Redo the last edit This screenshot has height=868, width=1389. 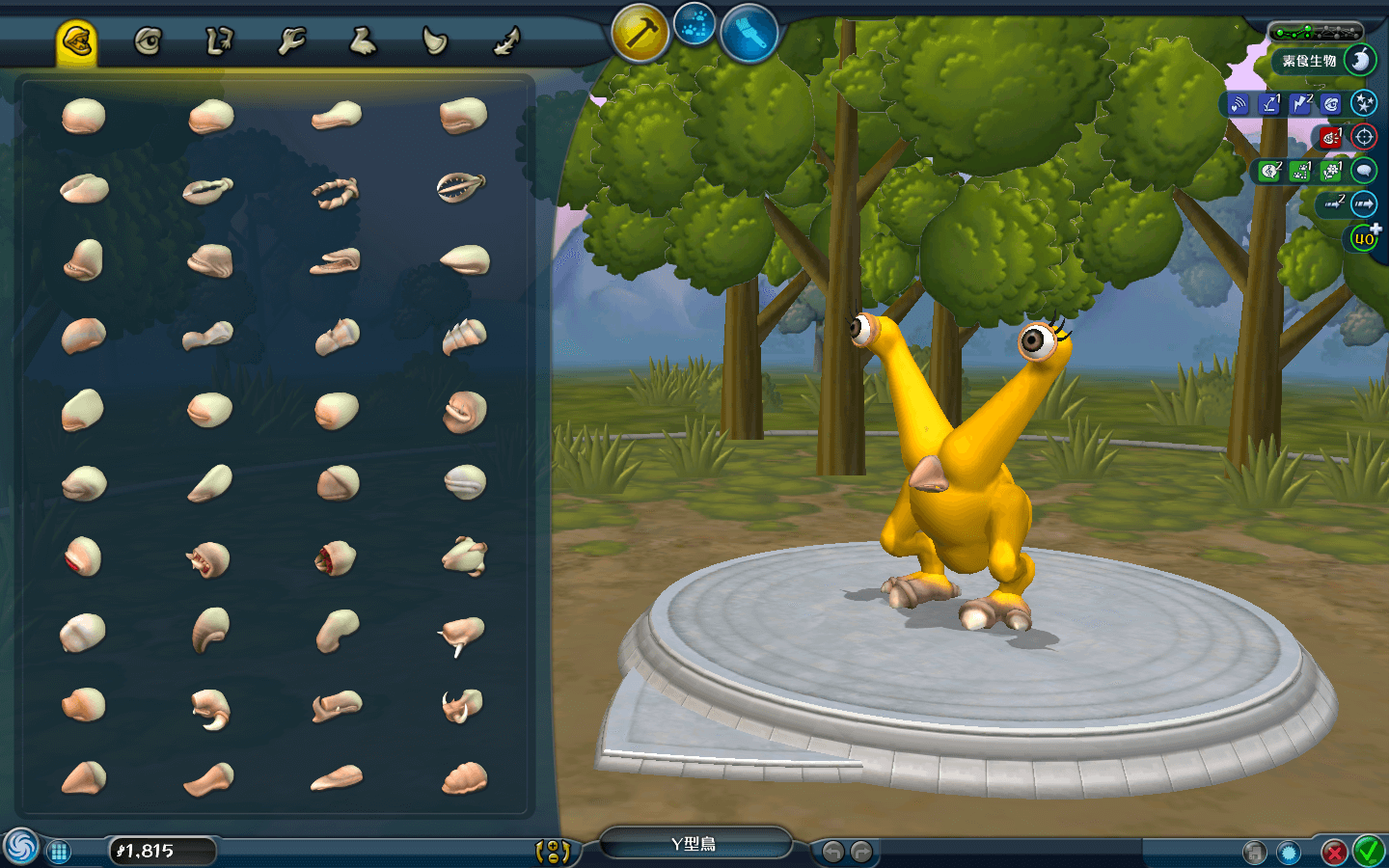861,852
